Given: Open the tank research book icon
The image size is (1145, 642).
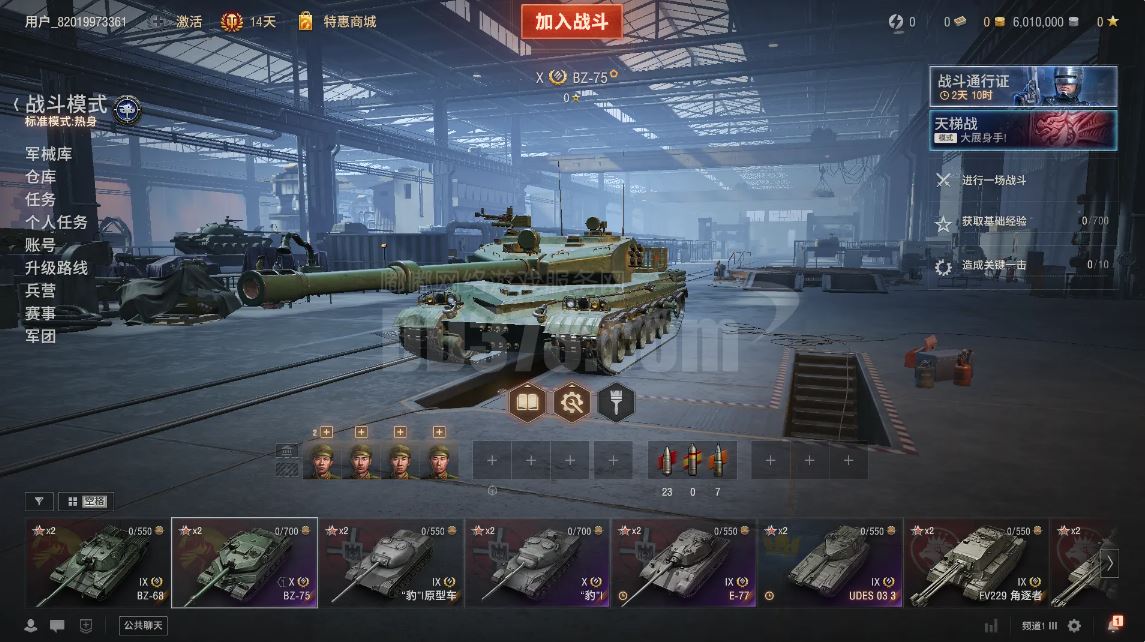Looking at the screenshot, I should [527, 402].
